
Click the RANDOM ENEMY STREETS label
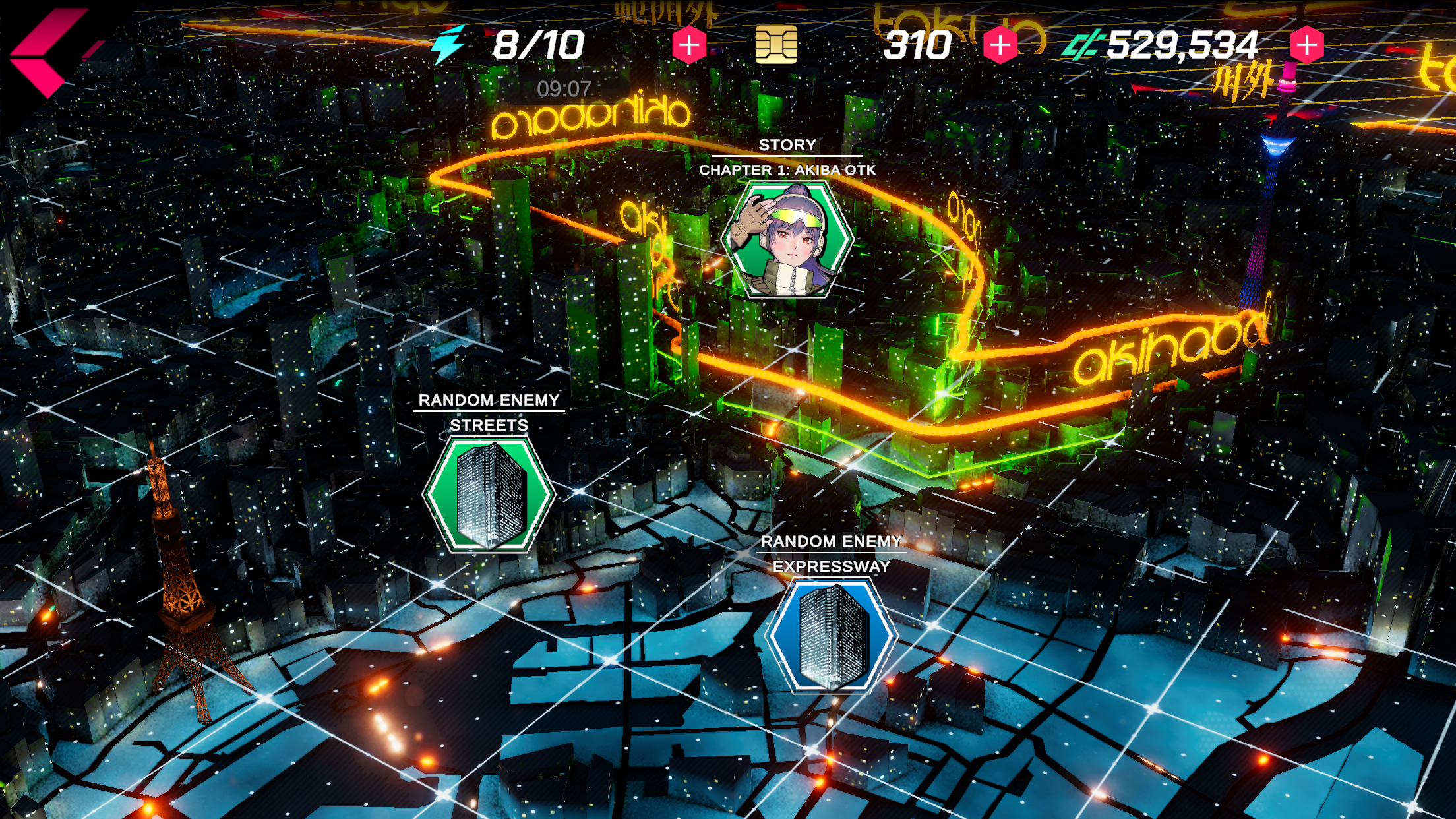[x=490, y=399]
